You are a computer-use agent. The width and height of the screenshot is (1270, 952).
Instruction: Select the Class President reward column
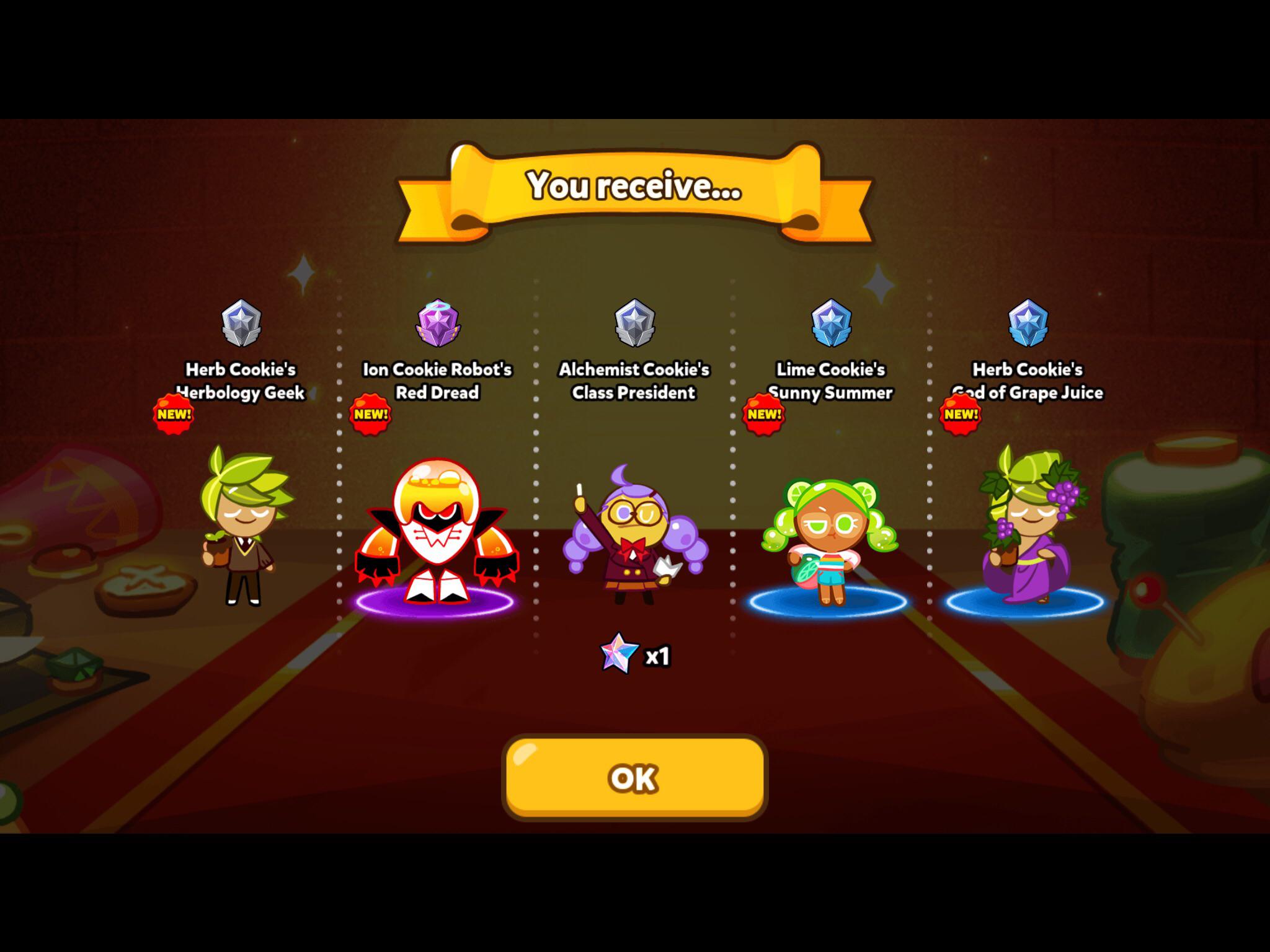(633, 381)
